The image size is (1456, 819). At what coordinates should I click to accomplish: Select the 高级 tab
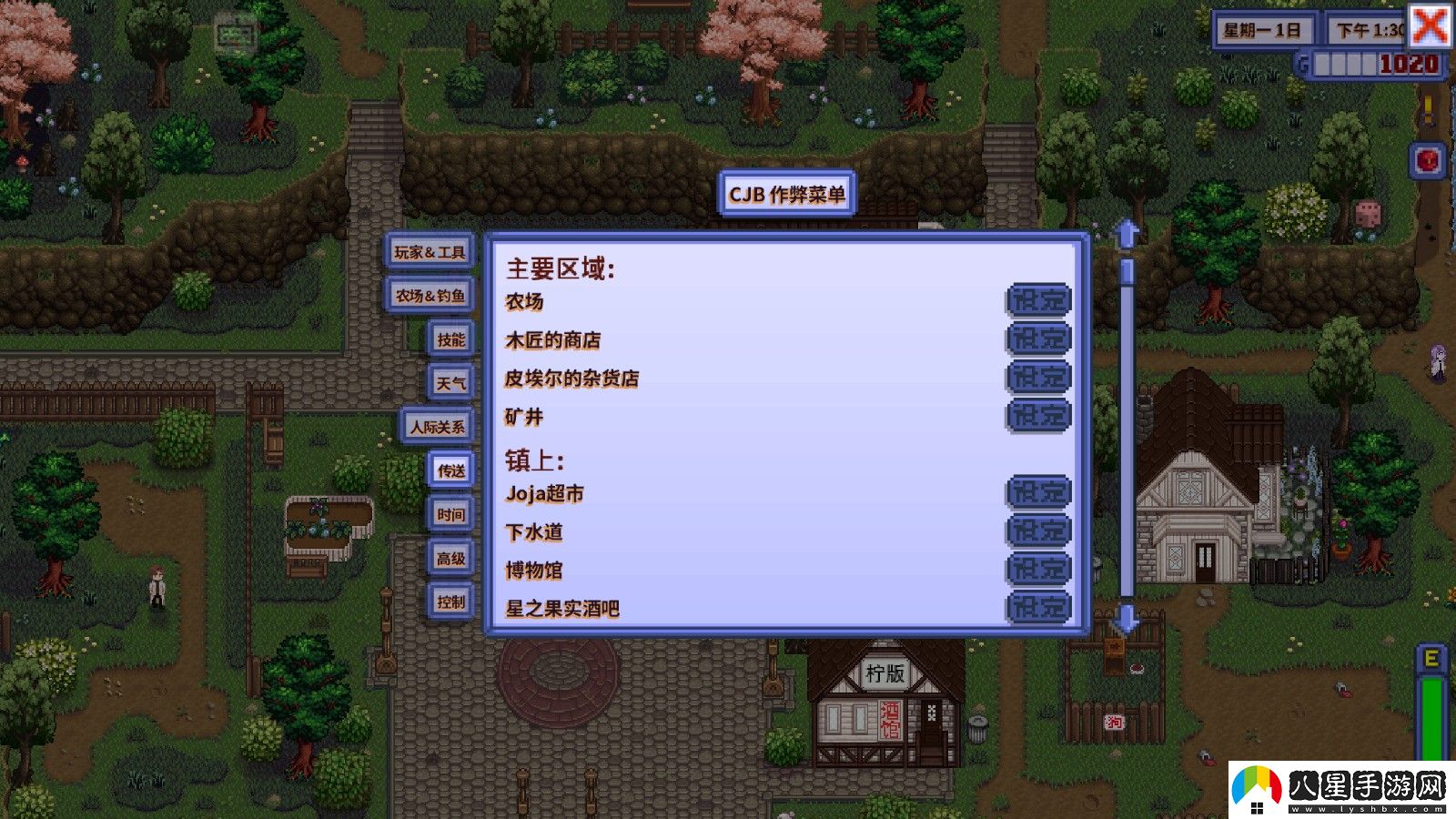[451, 559]
